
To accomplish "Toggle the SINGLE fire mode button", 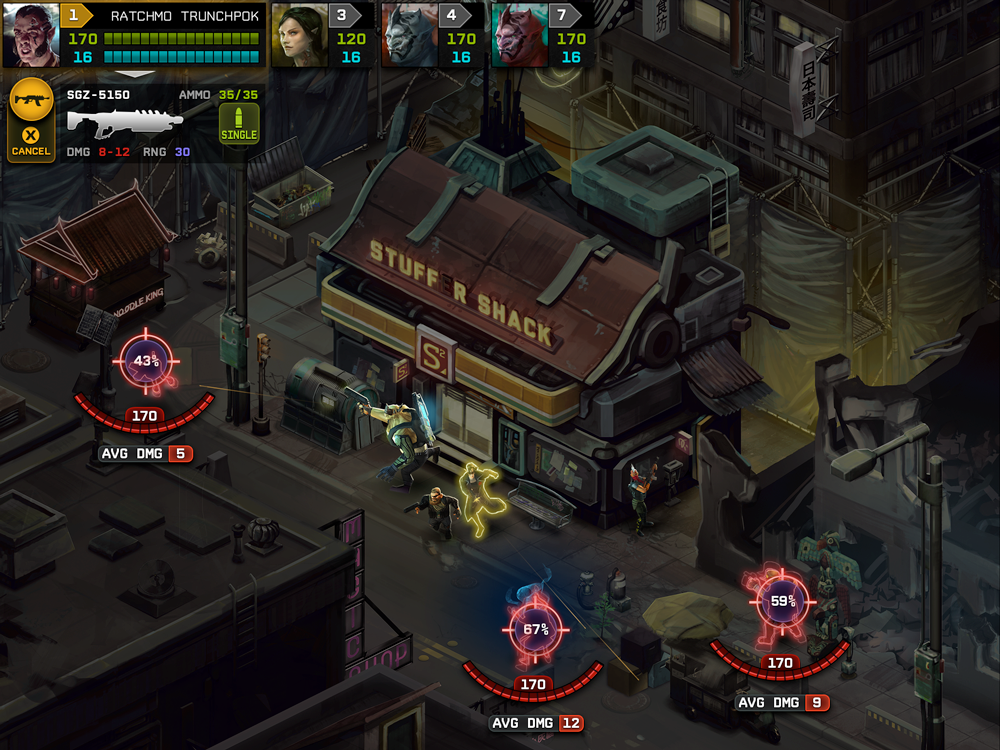I will [x=239, y=124].
